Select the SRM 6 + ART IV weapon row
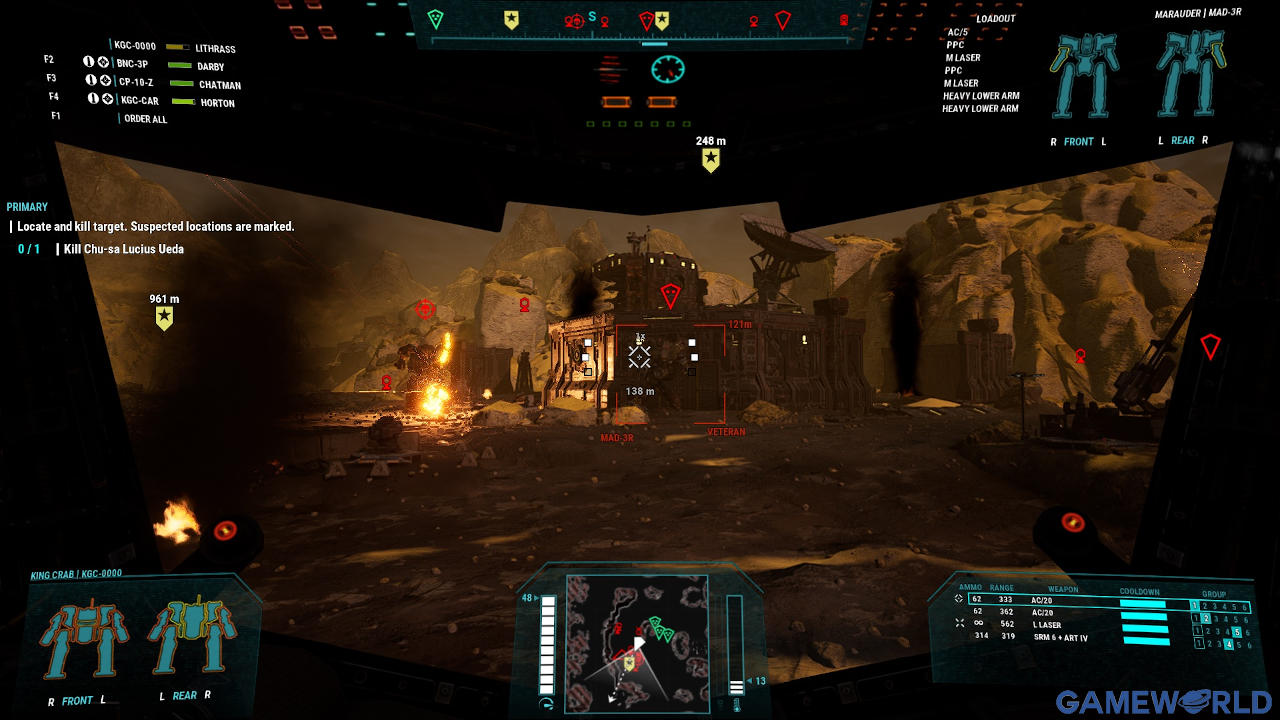The height and width of the screenshot is (720, 1280). [x=1060, y=637]
